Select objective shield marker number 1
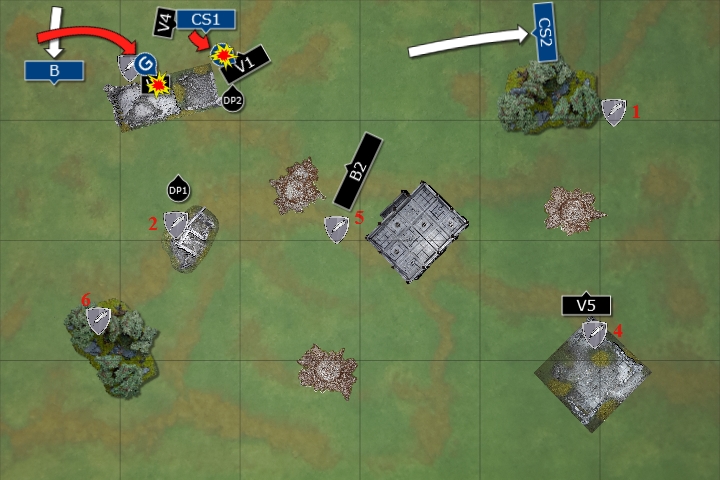 coord(613,112)
